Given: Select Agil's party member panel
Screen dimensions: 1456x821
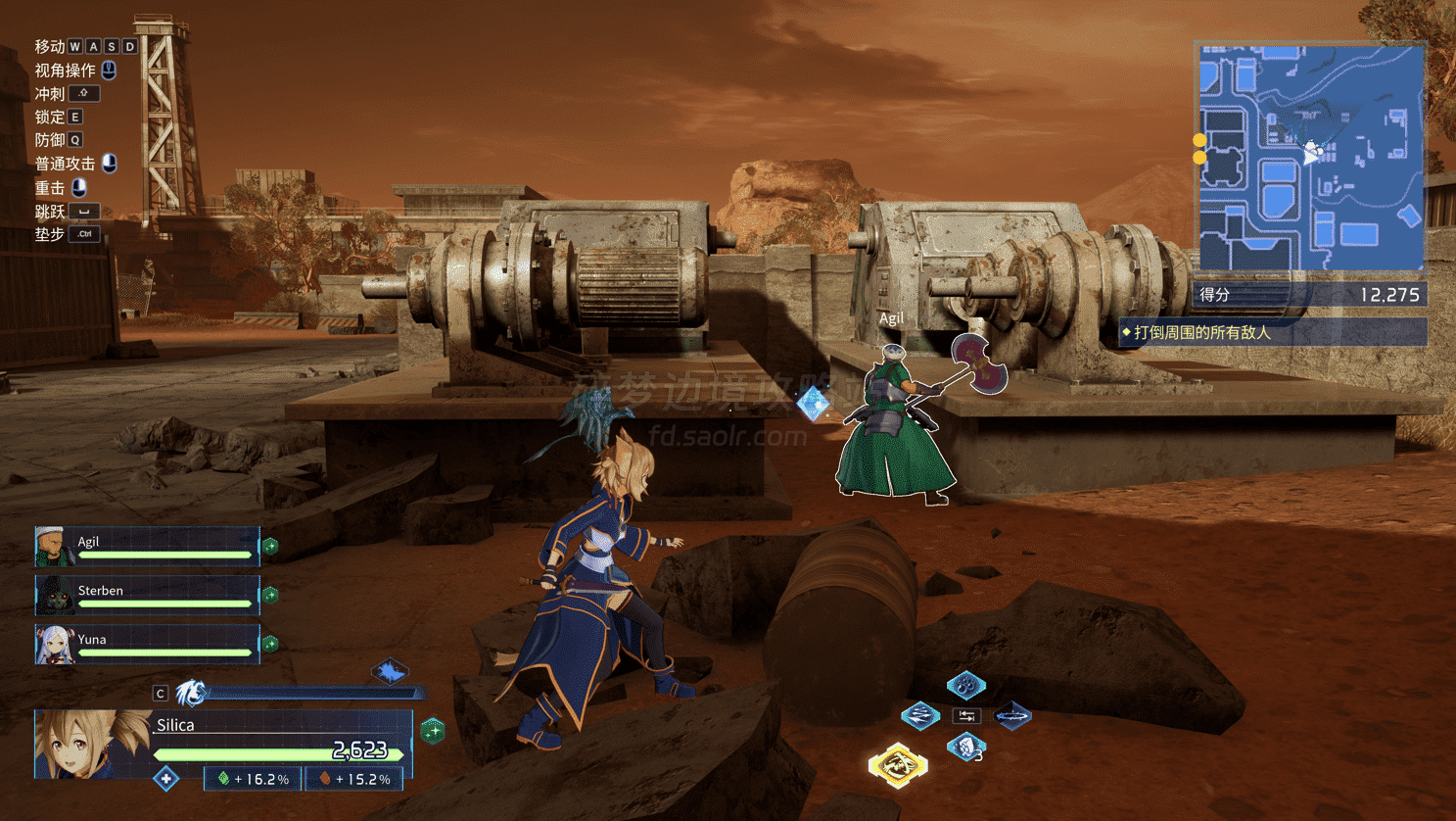Looking at the screenshot, I should pyautogui.click(x=147, y=547).
